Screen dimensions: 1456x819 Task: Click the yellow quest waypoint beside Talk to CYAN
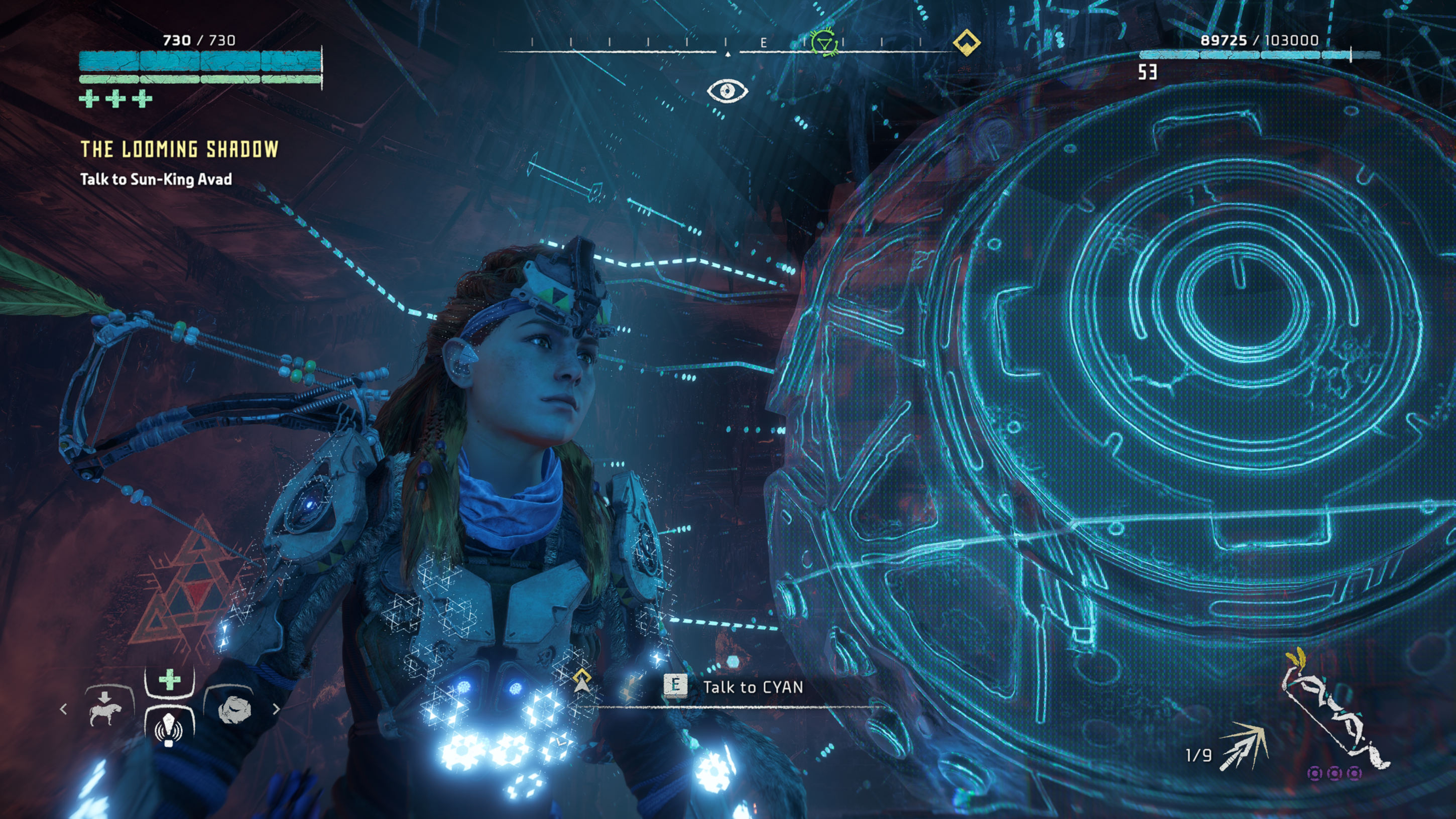pyautogui.click(x=581, y=680)
